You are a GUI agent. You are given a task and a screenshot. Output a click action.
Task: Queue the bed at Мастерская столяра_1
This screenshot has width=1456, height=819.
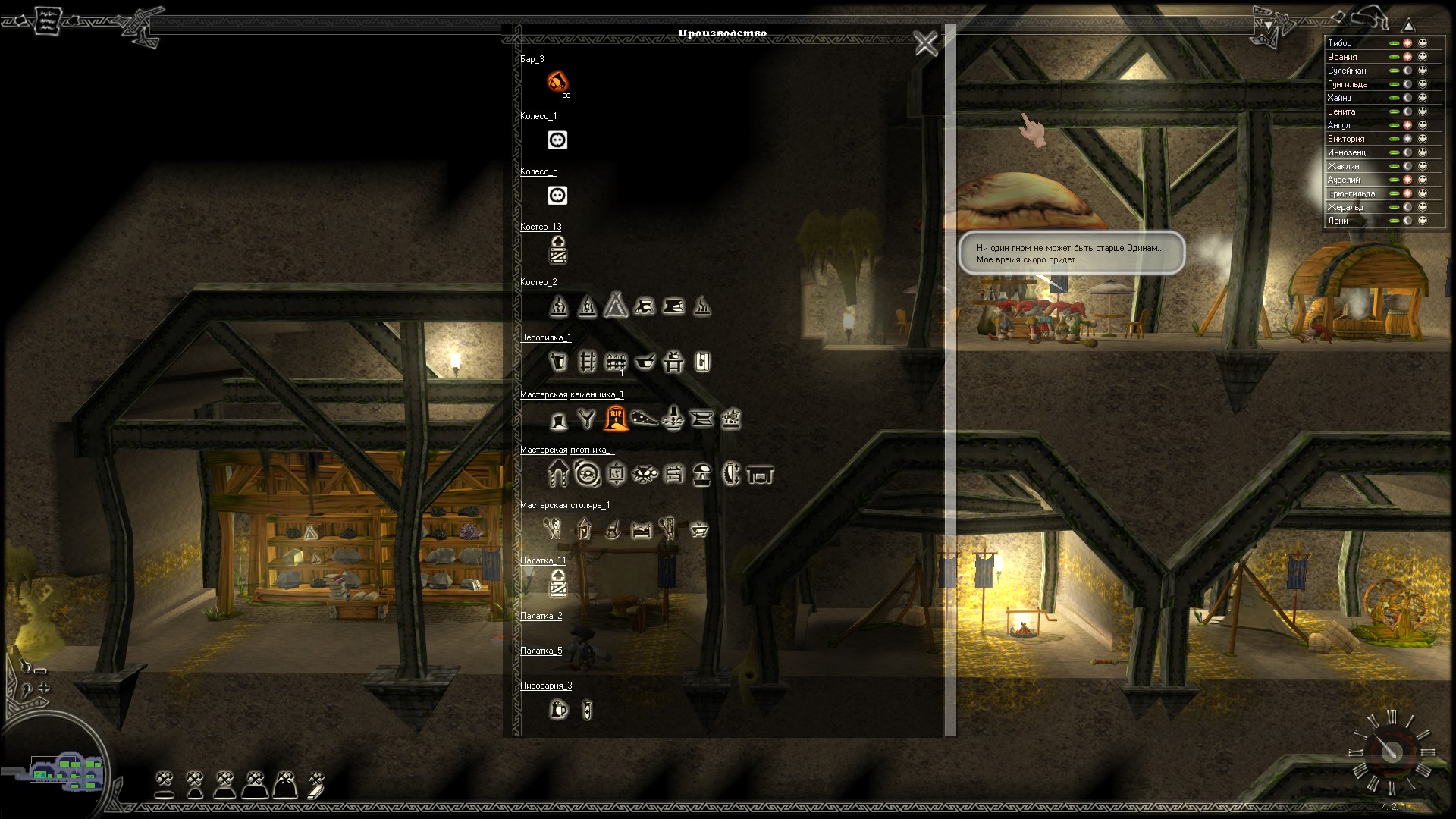(642, 529)
